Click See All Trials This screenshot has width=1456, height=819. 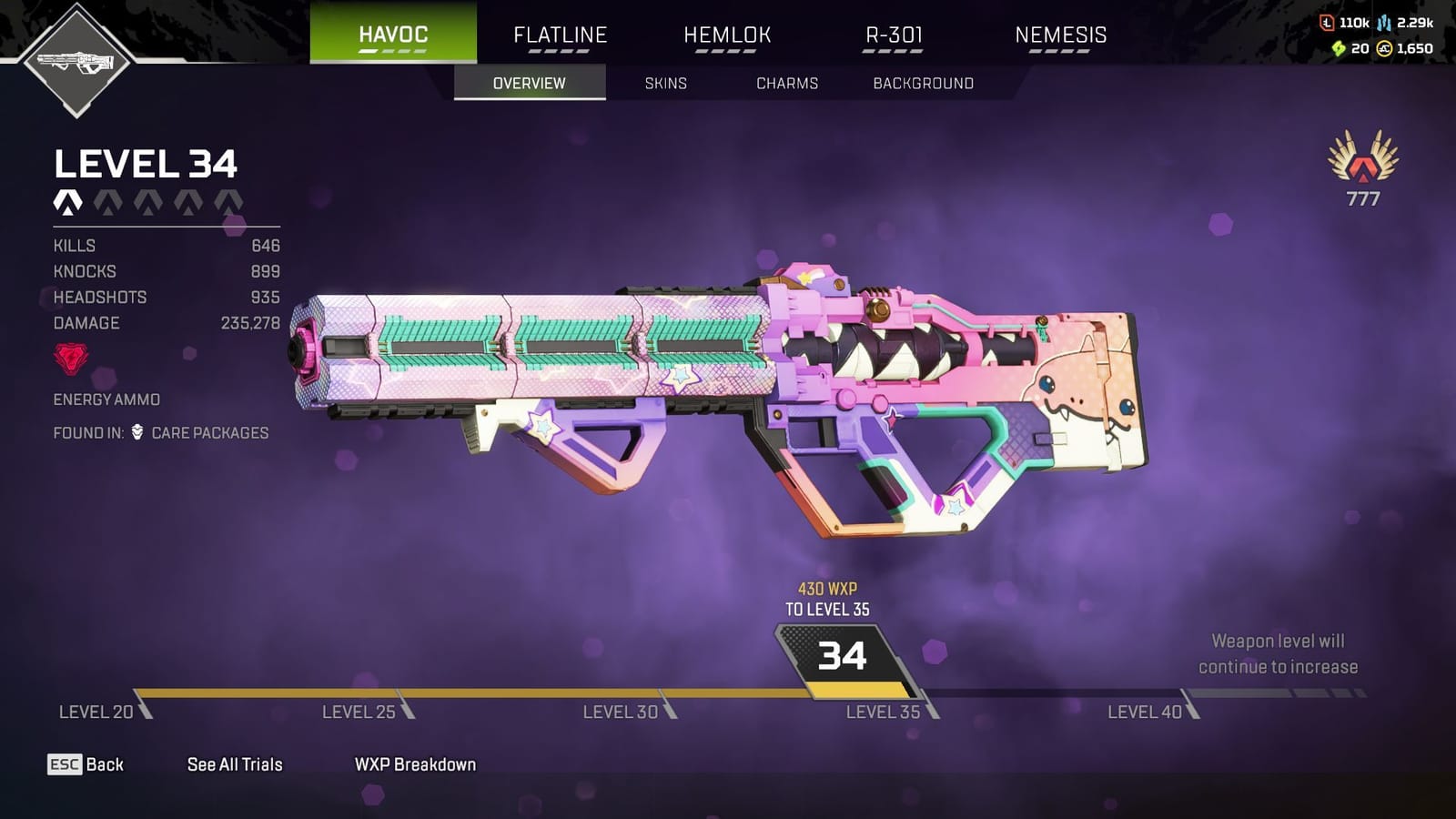click(234, 764)
